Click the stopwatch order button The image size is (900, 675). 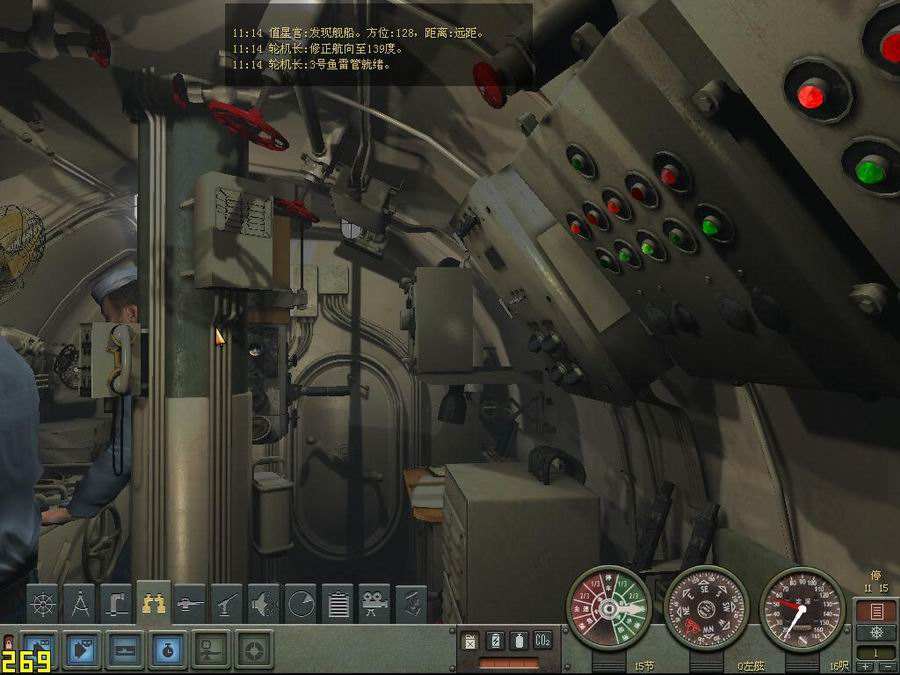click(166, 650)
